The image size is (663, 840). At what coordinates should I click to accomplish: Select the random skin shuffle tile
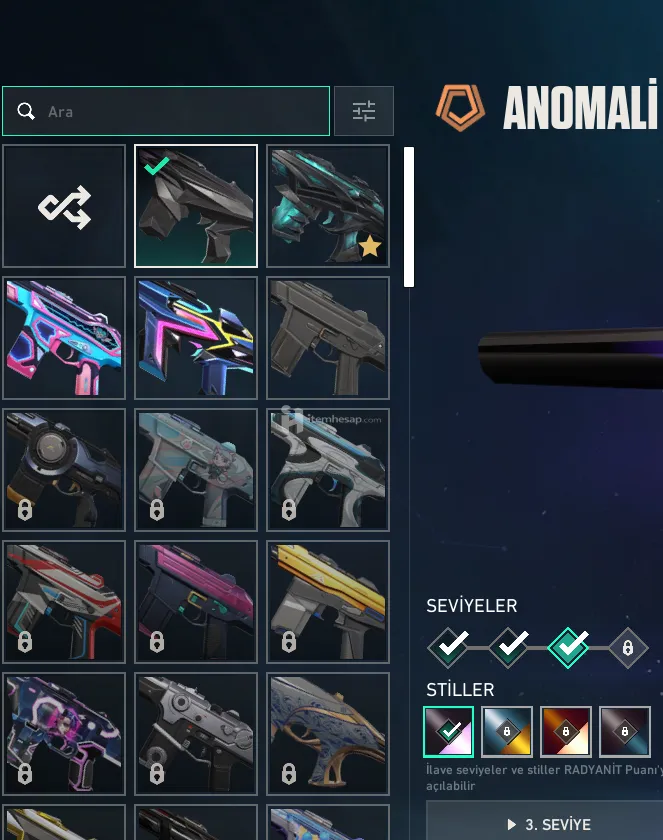(x=64, y=206)
